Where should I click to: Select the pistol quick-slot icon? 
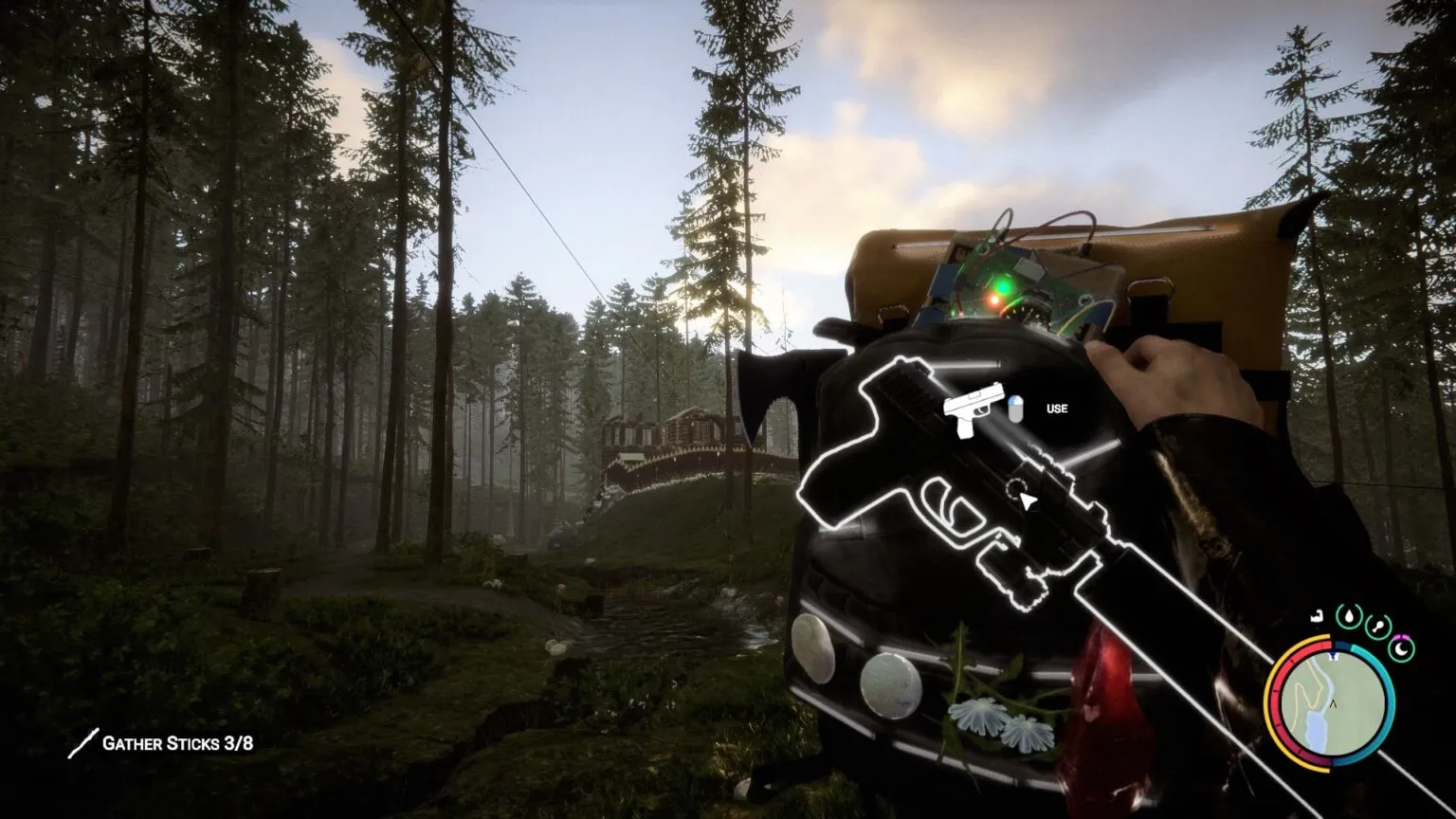[x=974, y=409]
